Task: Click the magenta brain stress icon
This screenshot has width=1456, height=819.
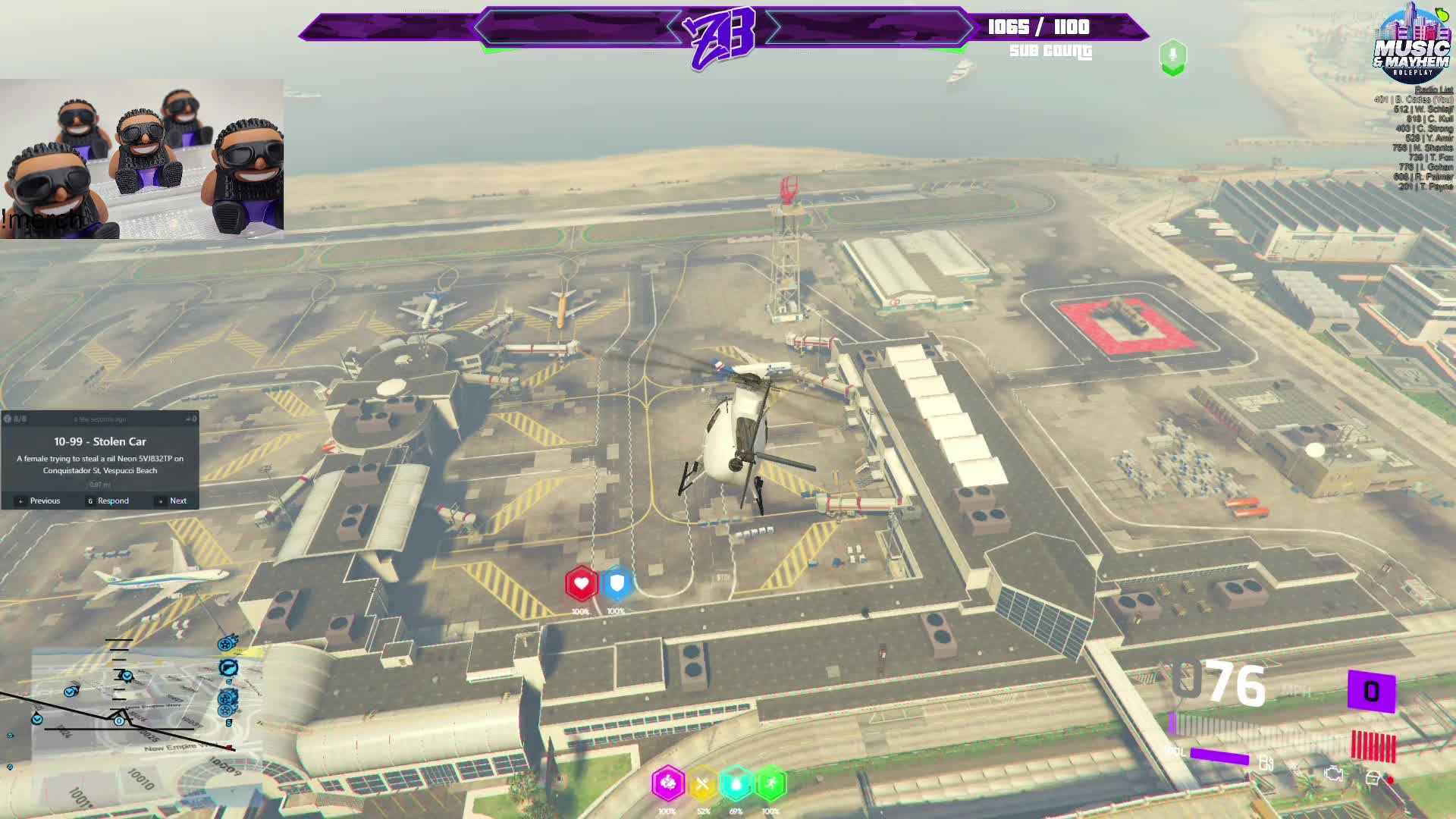Action: click(x=668, y=783)
